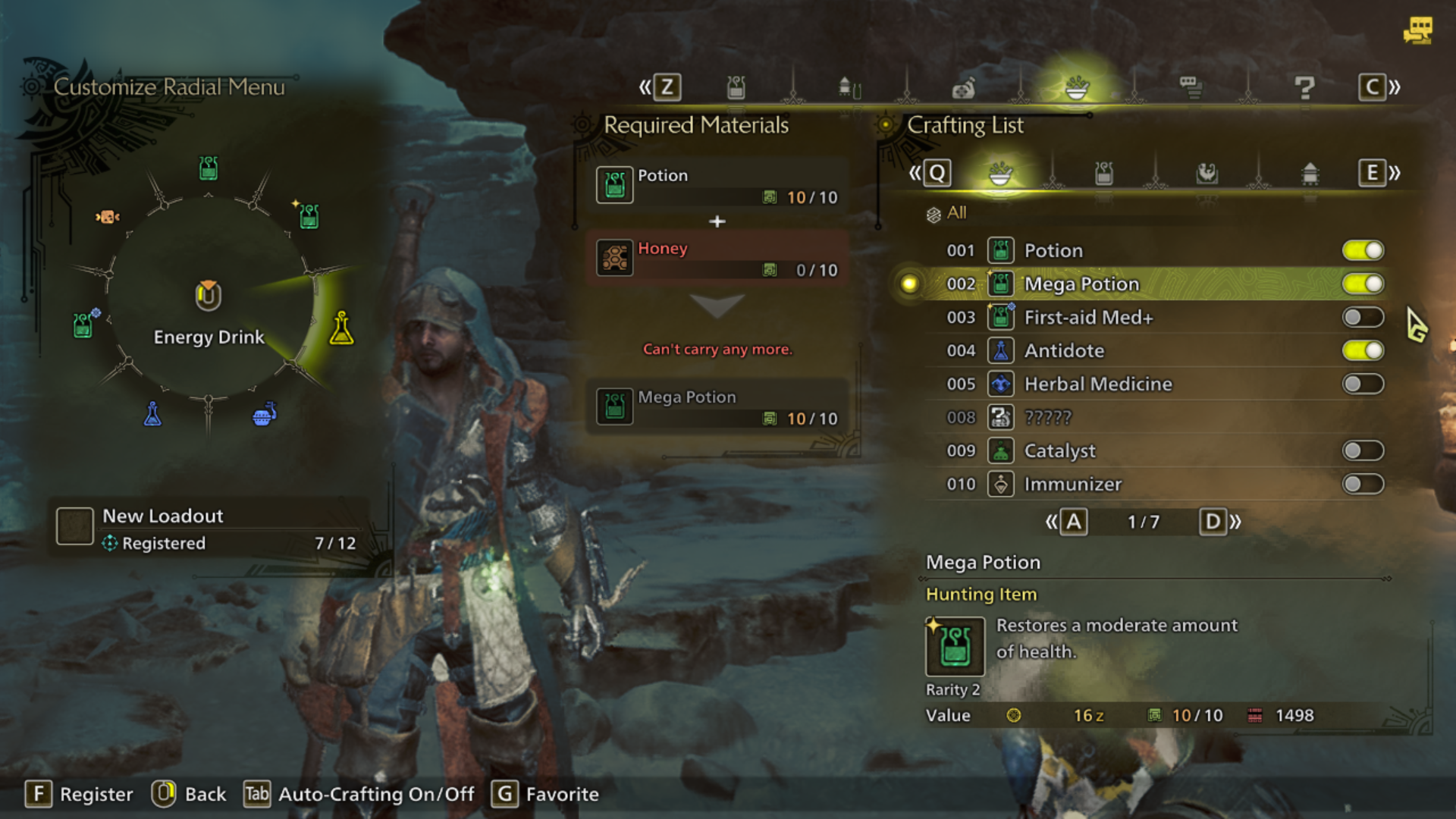The image size is (1456, 819).
Task: Enable the Herbal Medicine crafting toggle
Action: click(1363, 384)
